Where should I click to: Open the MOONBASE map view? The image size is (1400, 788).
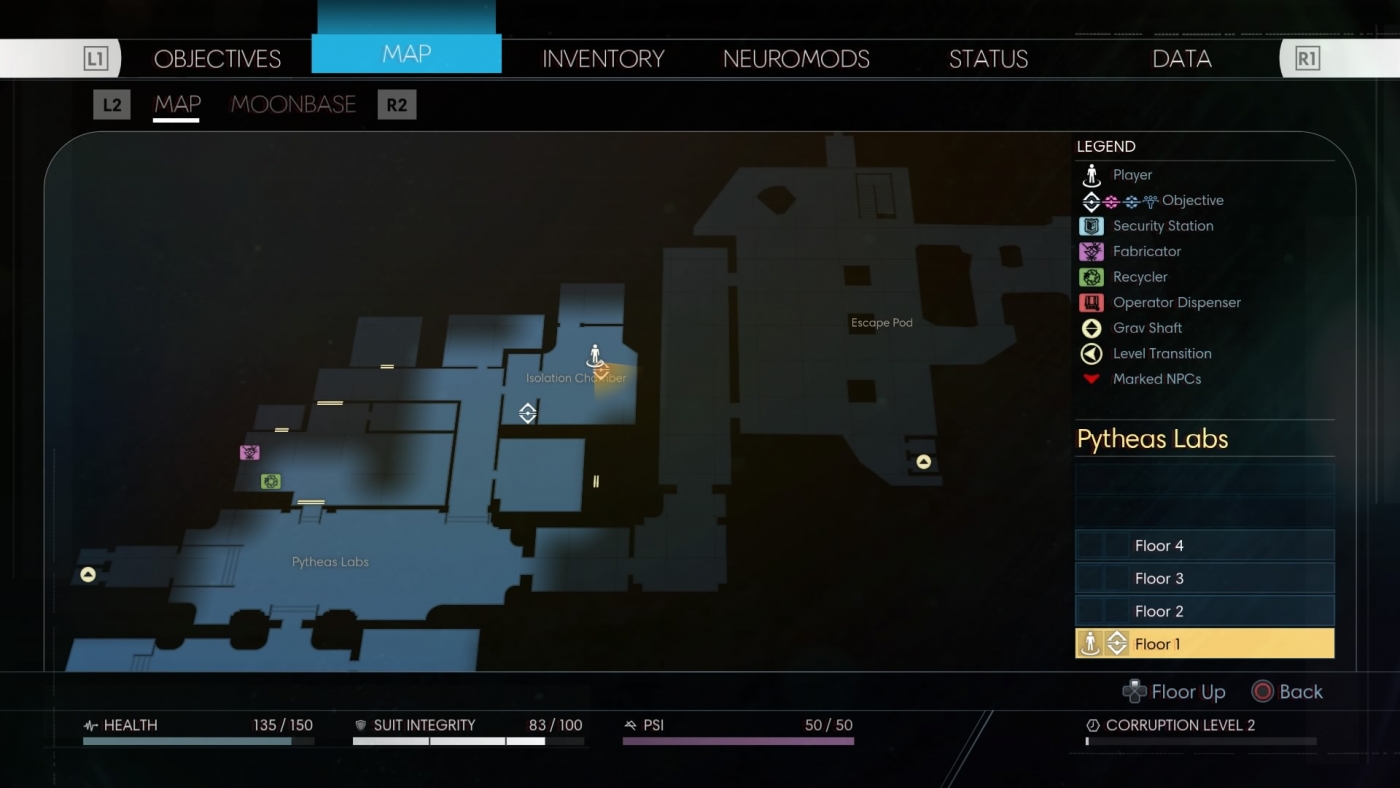click(x=293, y=104)
